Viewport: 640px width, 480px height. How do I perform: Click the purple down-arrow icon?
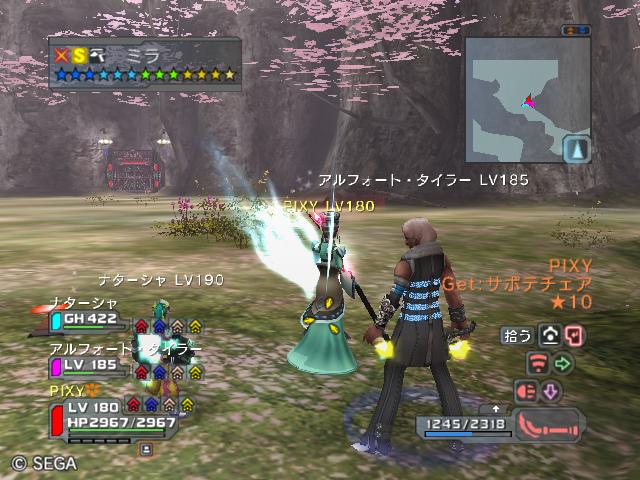pyautogui.click(x=550, y=390)
